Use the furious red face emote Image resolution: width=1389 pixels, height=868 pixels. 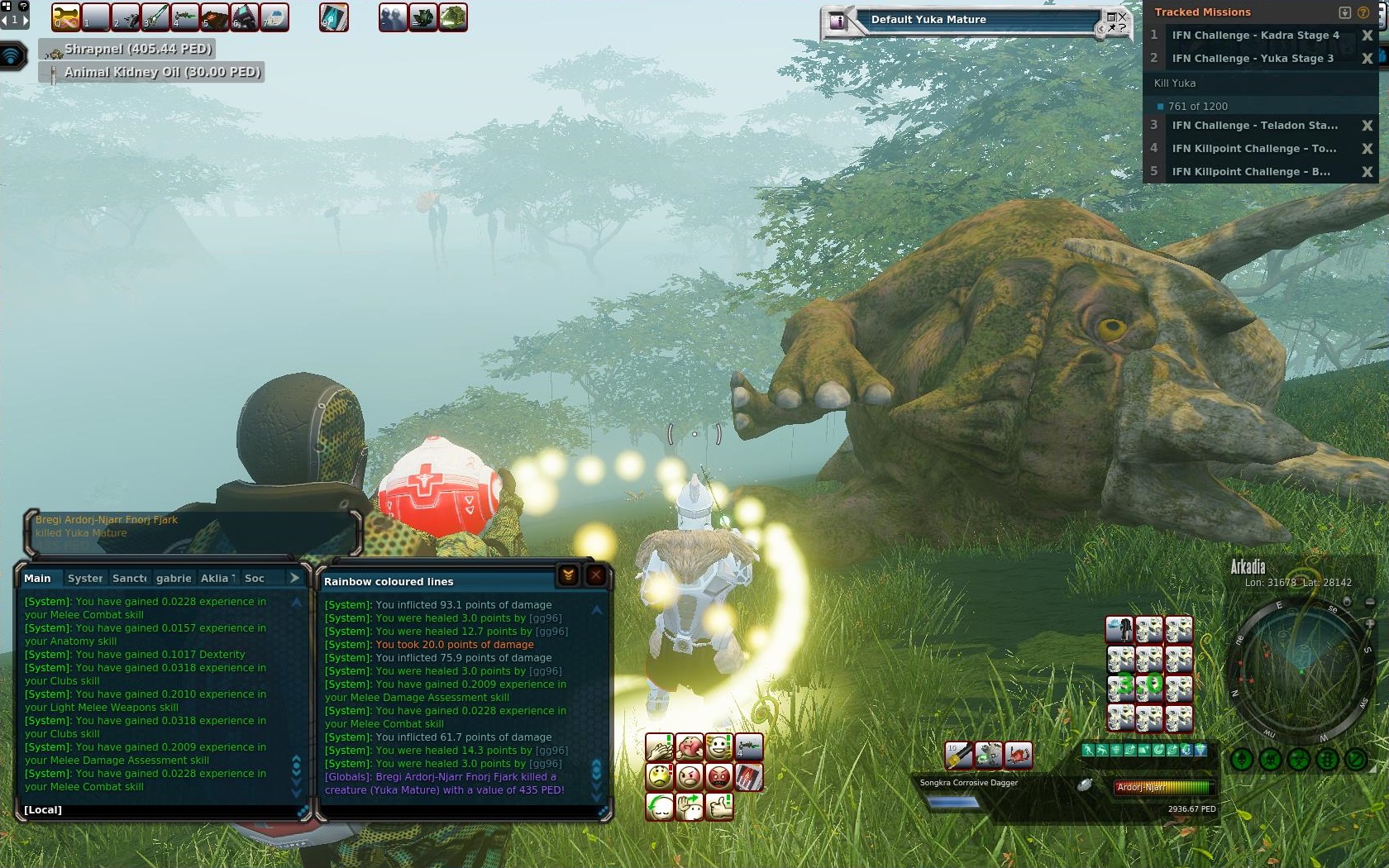719,776
